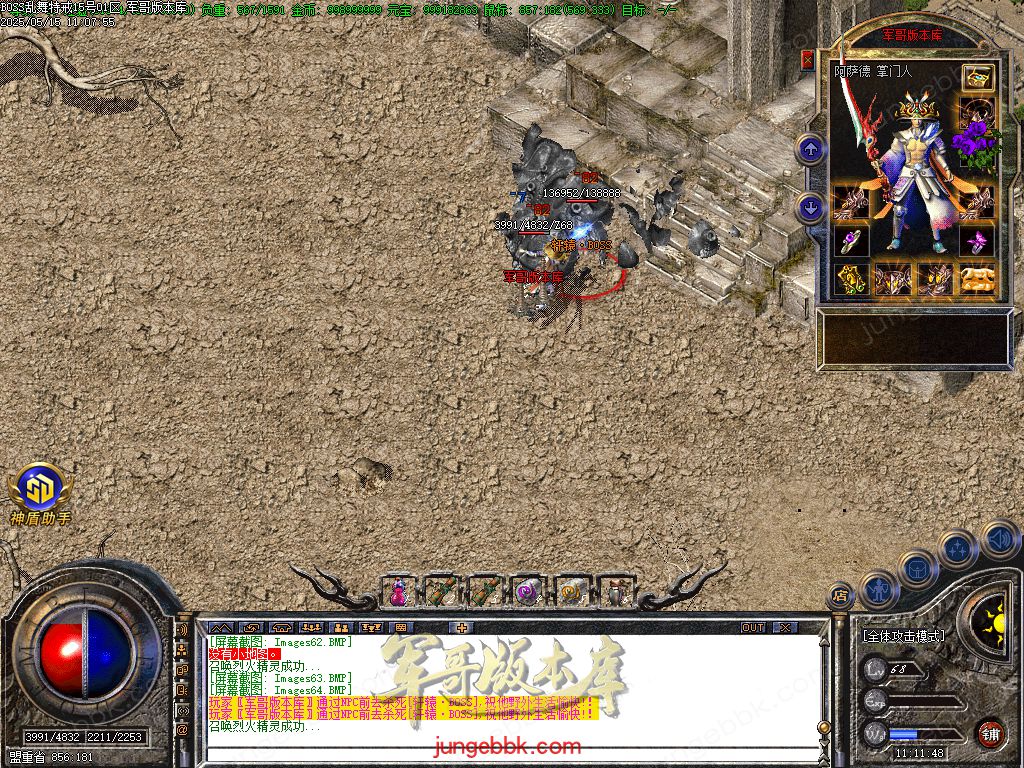Open the red 铺 stall button

pyautogui.click(x=990, y=733)
